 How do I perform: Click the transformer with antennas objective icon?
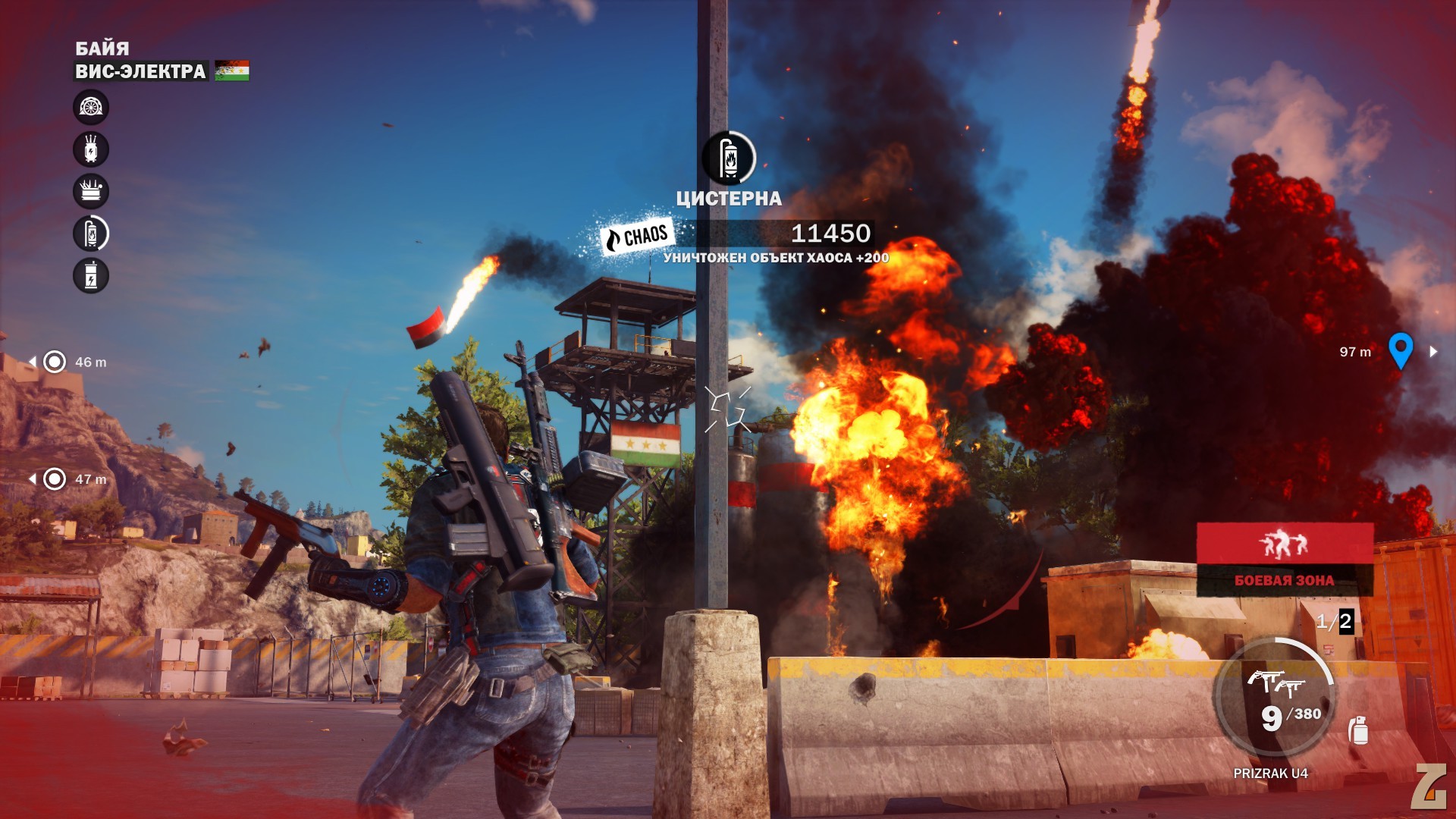91,149
